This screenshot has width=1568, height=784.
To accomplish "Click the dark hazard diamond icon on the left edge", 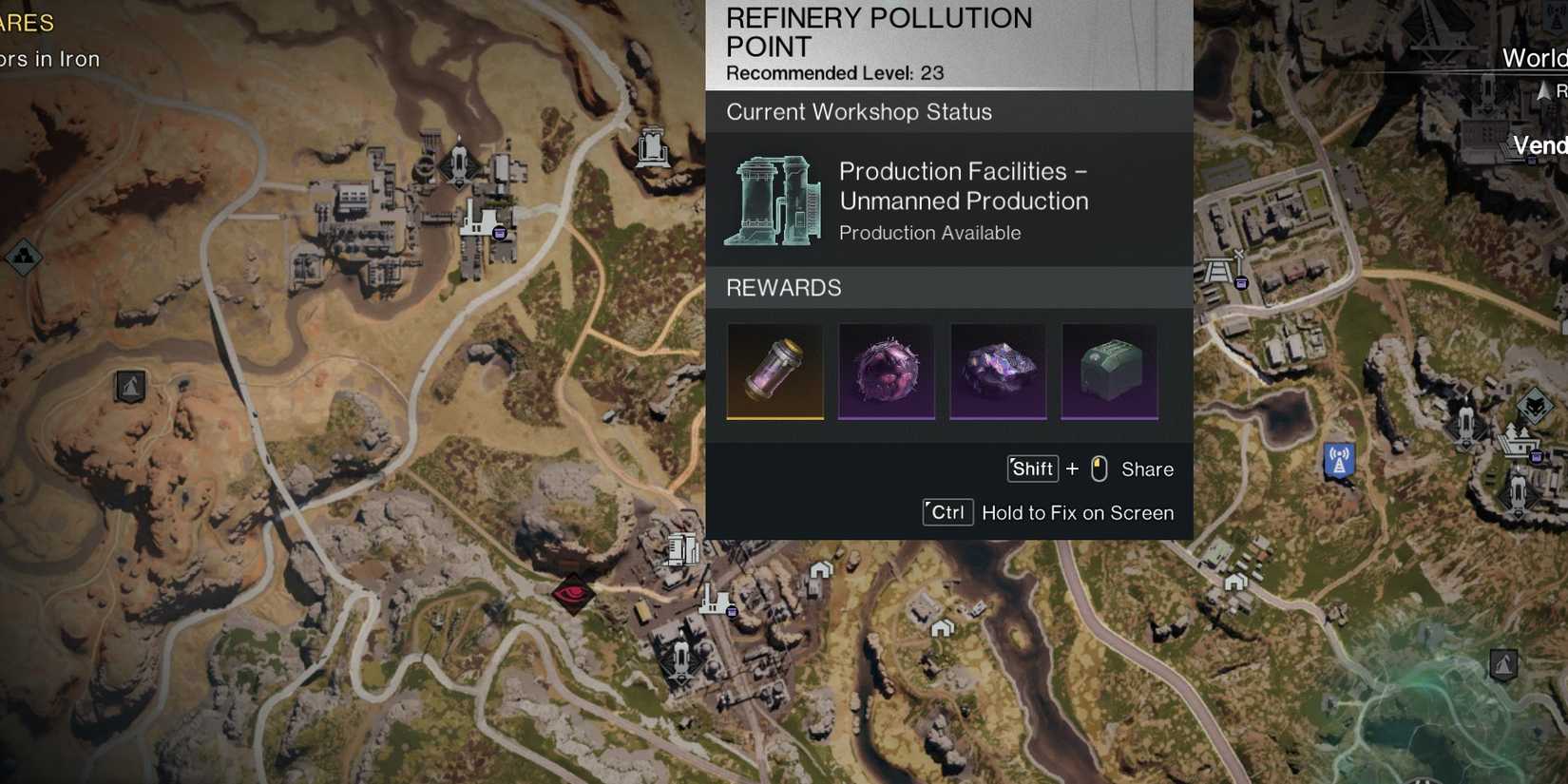I will coord(24,257).
